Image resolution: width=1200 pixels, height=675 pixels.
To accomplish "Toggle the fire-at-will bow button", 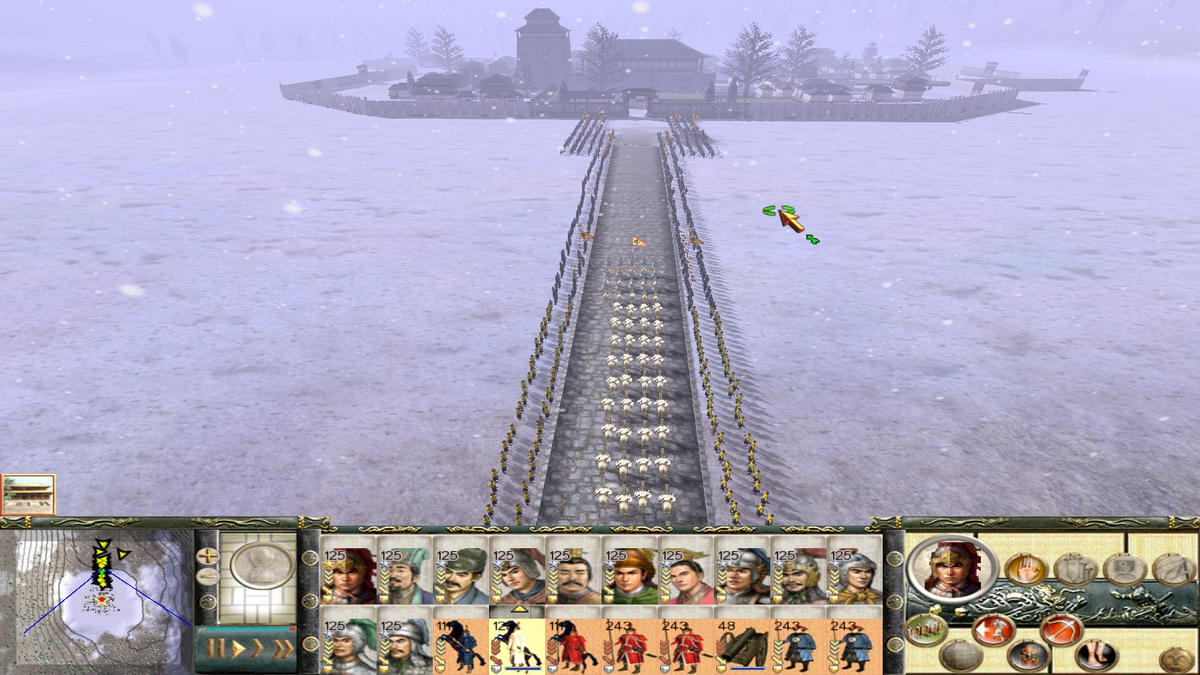I will tap(1060, 630).
